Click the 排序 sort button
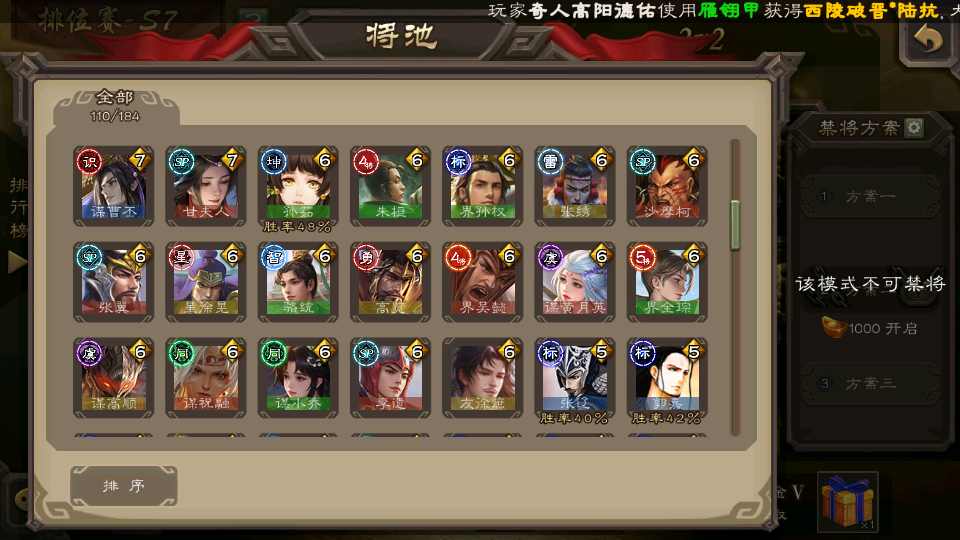960x540 pixels. [x=124, y=486]
